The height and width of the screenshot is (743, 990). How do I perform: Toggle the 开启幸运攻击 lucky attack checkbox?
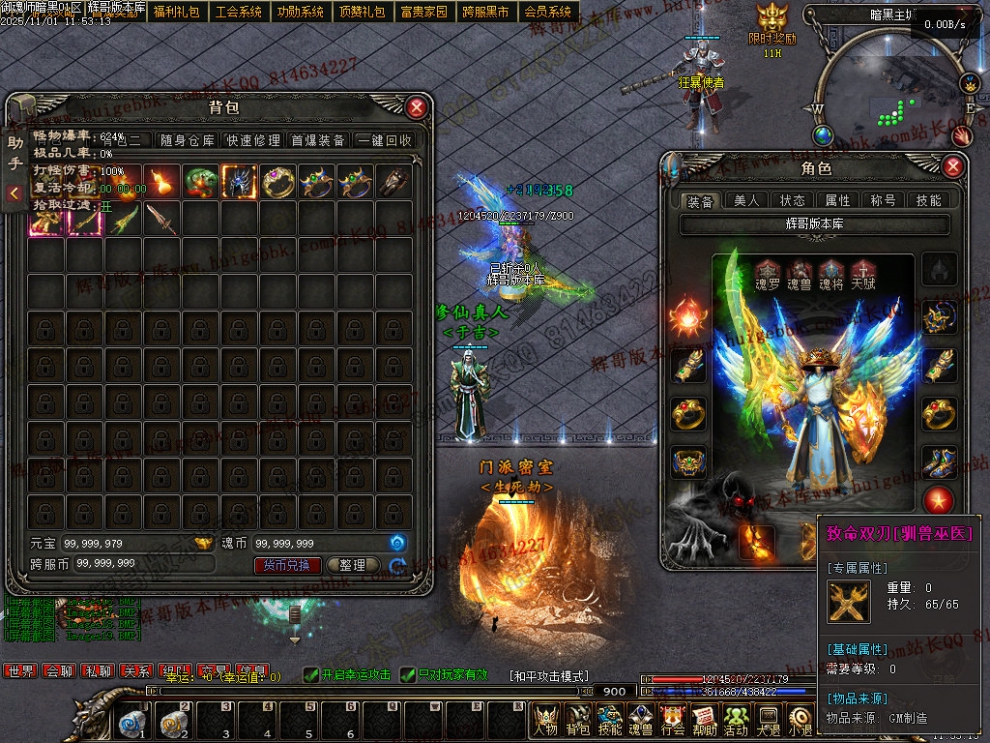coord(311,676)
